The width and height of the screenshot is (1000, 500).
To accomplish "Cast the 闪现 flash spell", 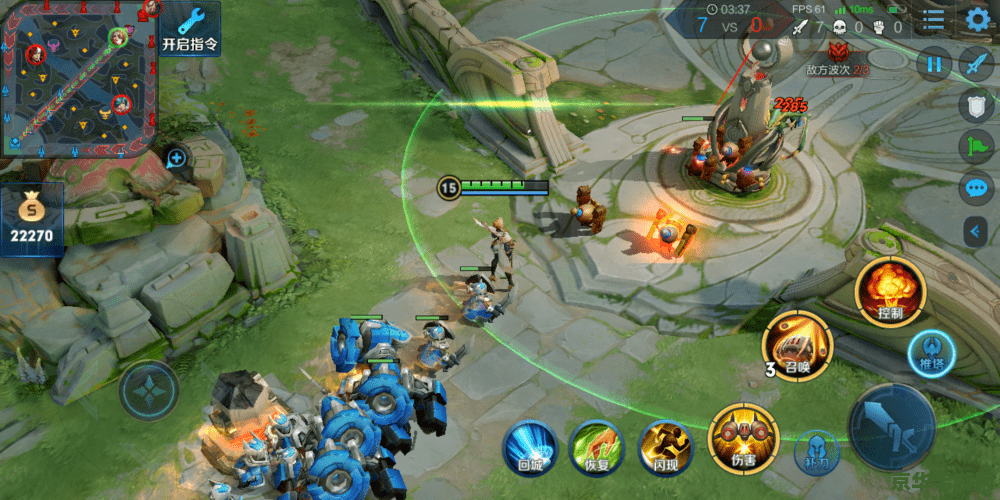I will pos(665,446).
